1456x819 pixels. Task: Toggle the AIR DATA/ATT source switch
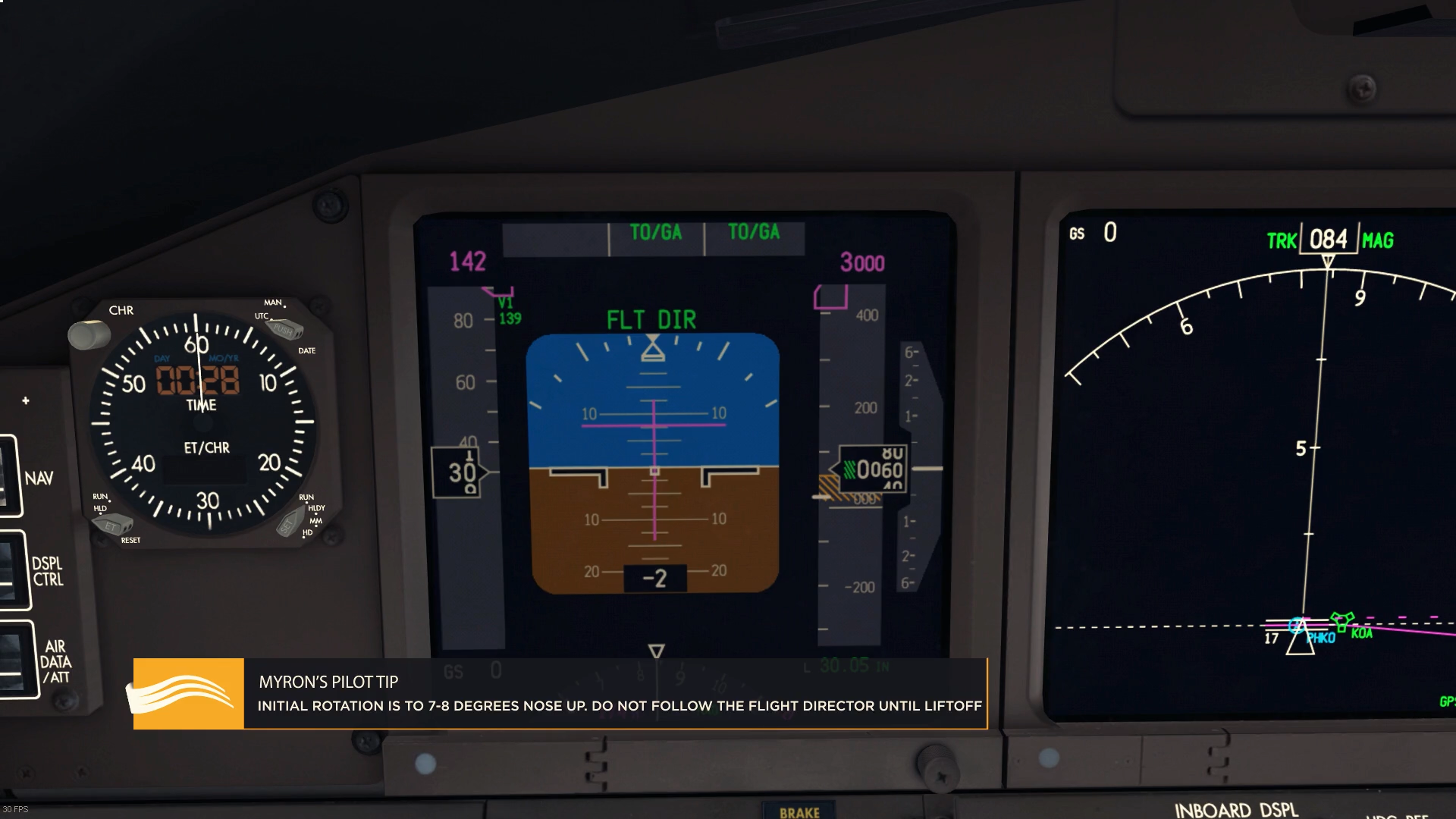[15, 660]
